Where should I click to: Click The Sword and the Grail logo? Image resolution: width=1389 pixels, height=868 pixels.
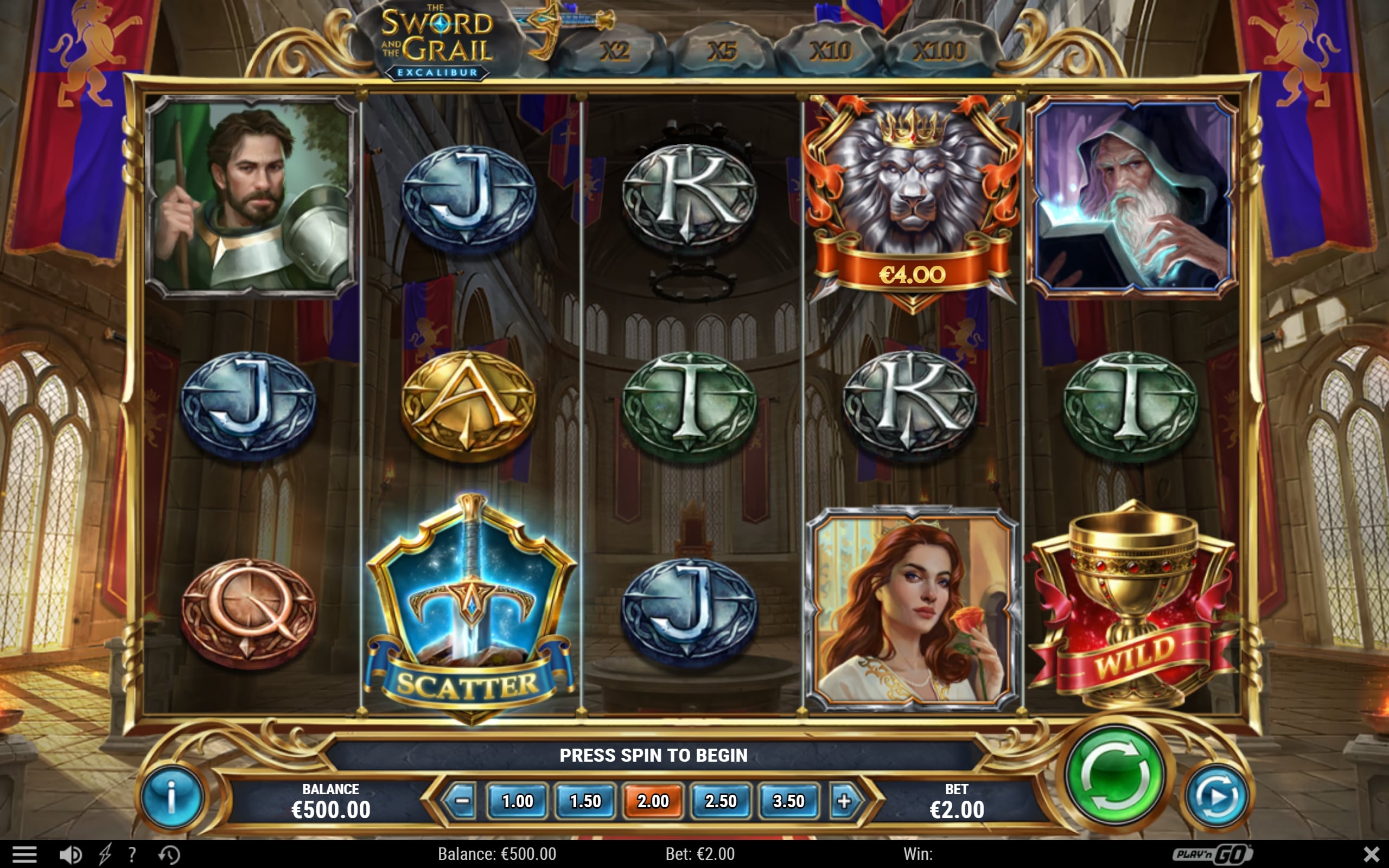(x=437, y=37)
